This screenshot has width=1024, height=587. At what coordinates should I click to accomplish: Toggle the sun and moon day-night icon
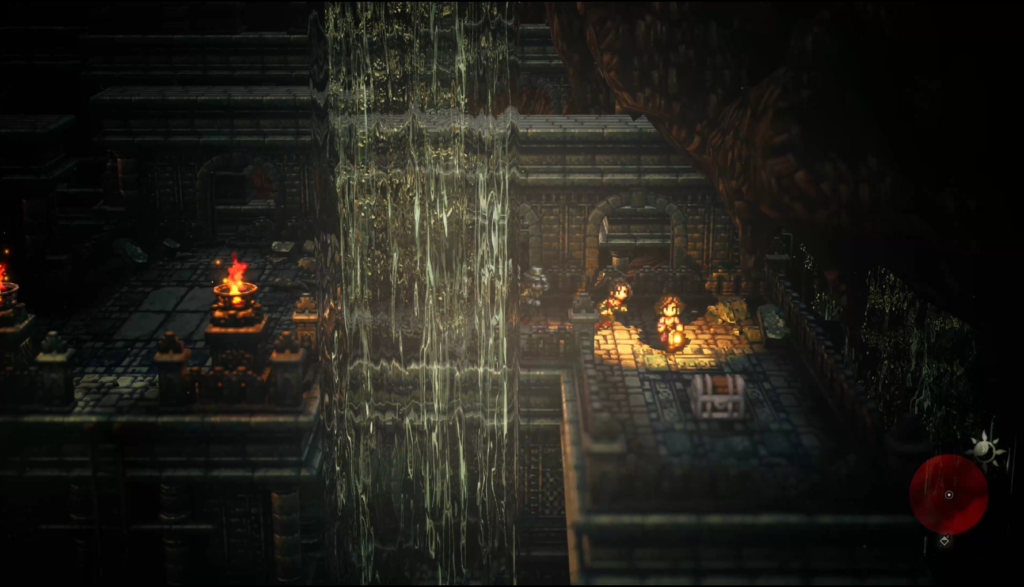point(986,450)
